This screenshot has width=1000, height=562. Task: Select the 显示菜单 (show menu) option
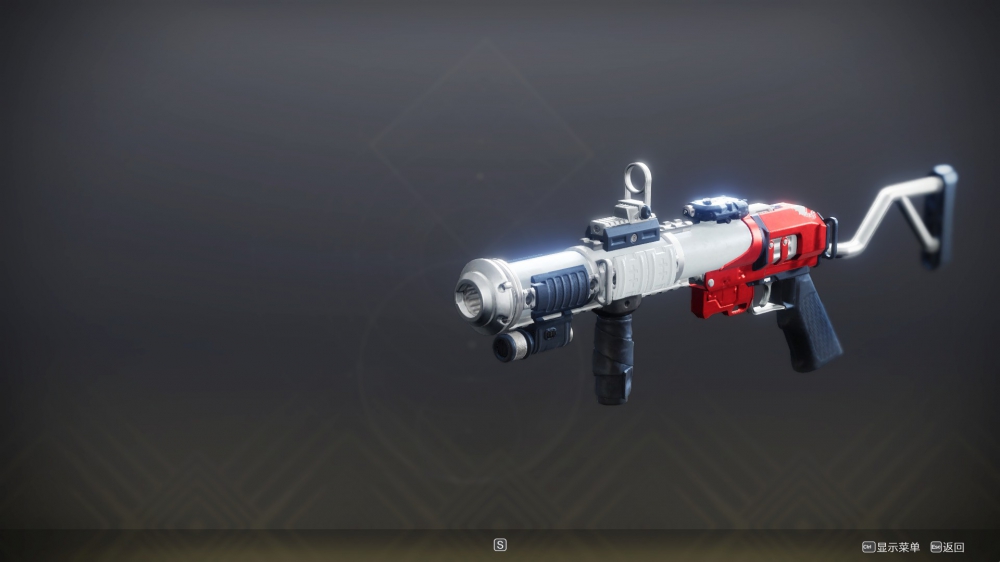click(891, 547)
